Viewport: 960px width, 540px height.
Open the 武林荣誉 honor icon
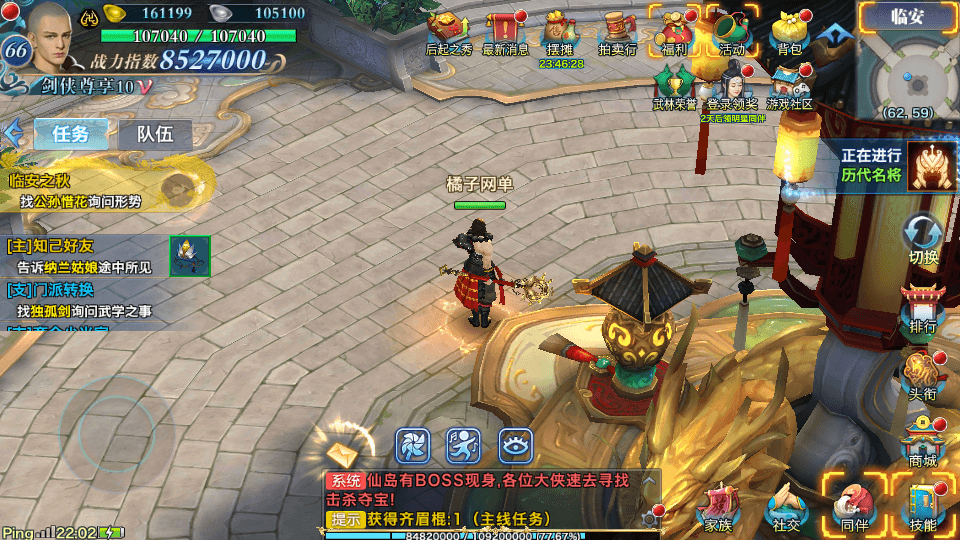pos(673,87)
